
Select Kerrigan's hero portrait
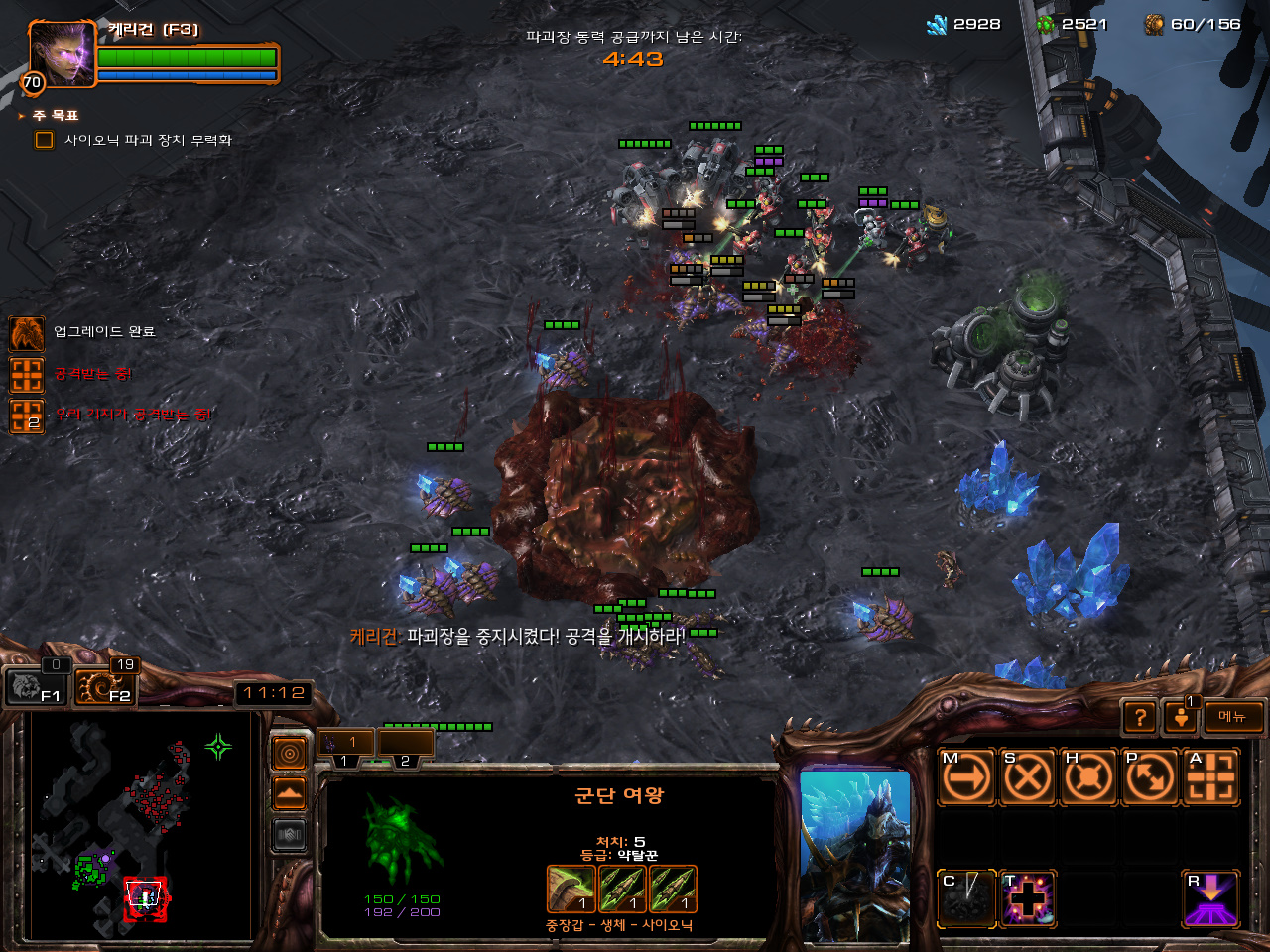[62, 53]
